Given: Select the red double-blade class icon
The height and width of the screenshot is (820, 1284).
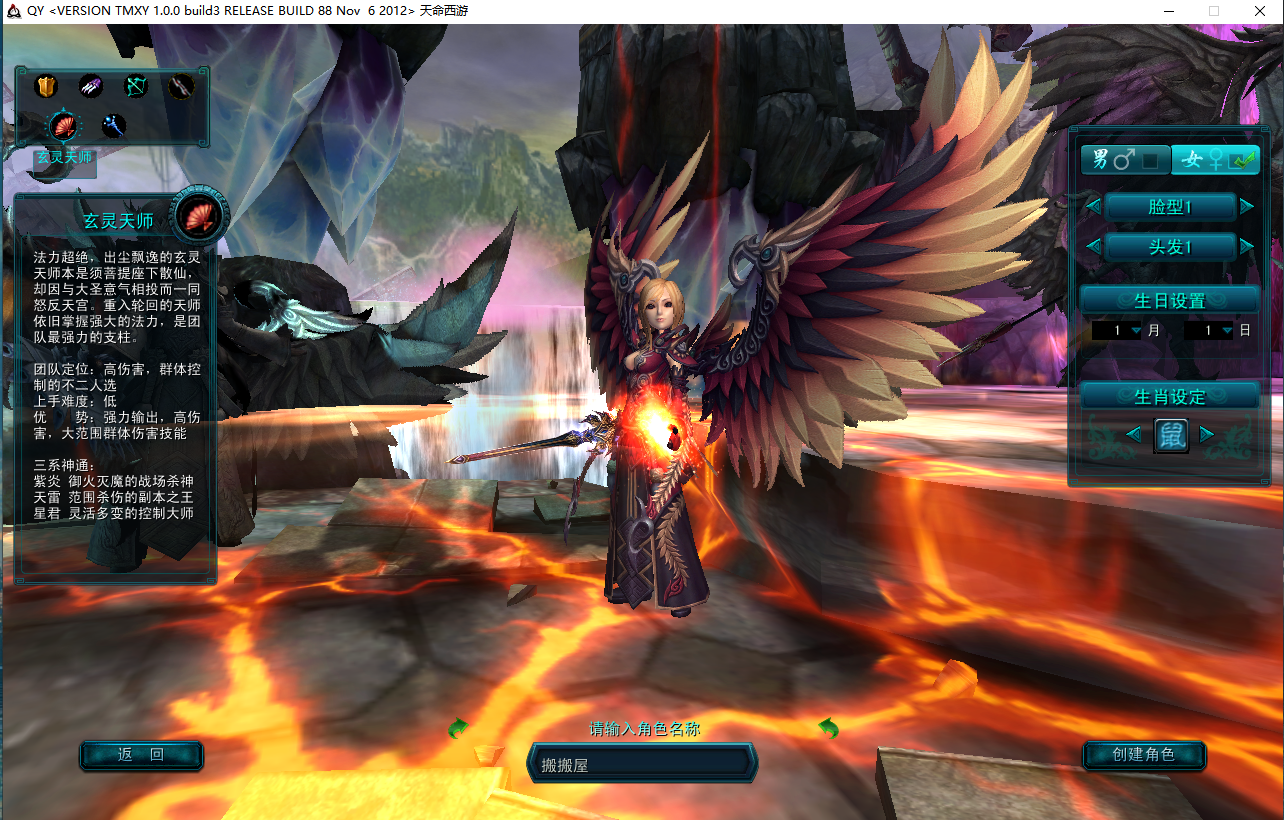Looking at the screenshot, I should tap(180, 87).
